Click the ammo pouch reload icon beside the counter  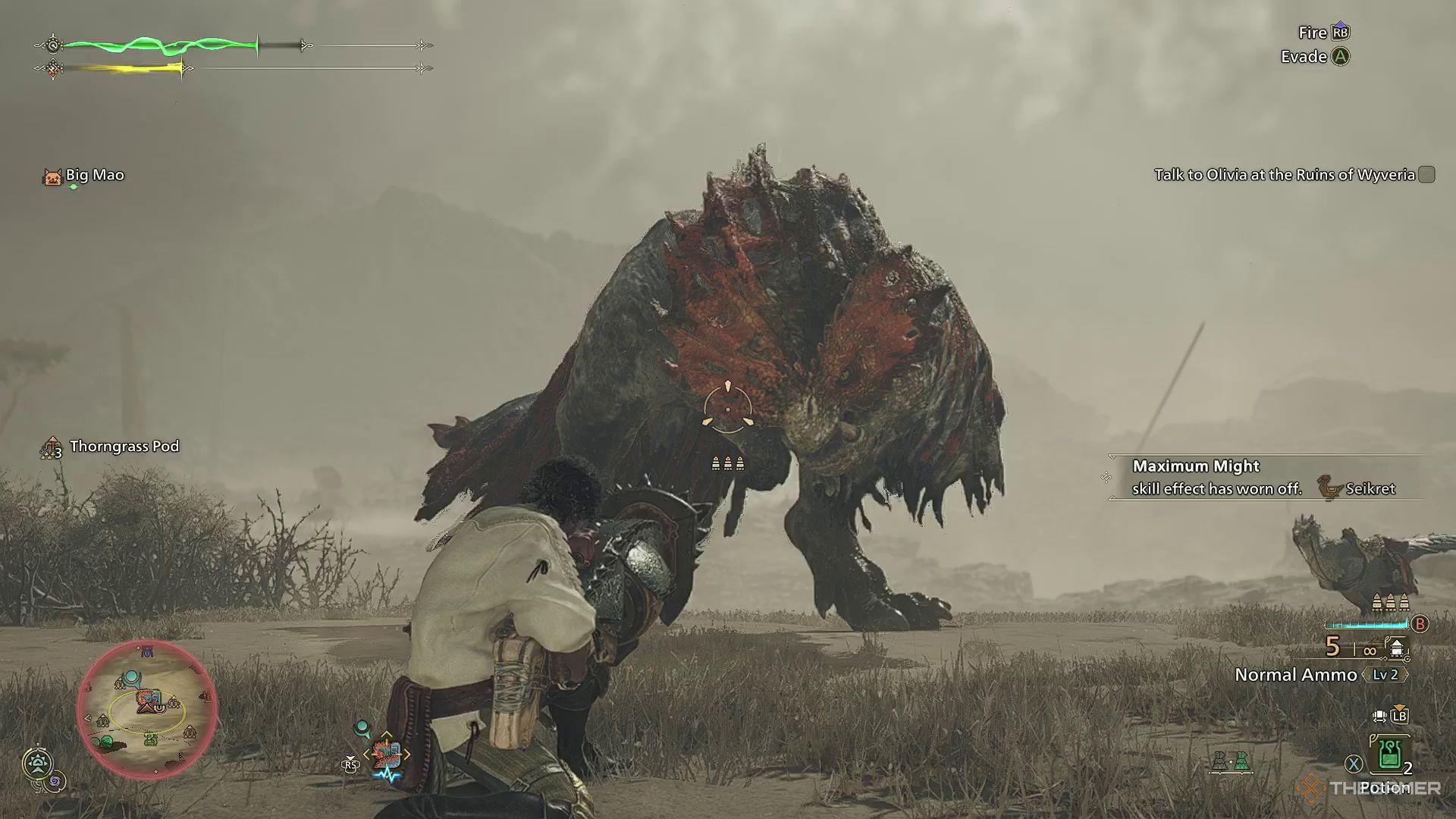[1398, 649]
